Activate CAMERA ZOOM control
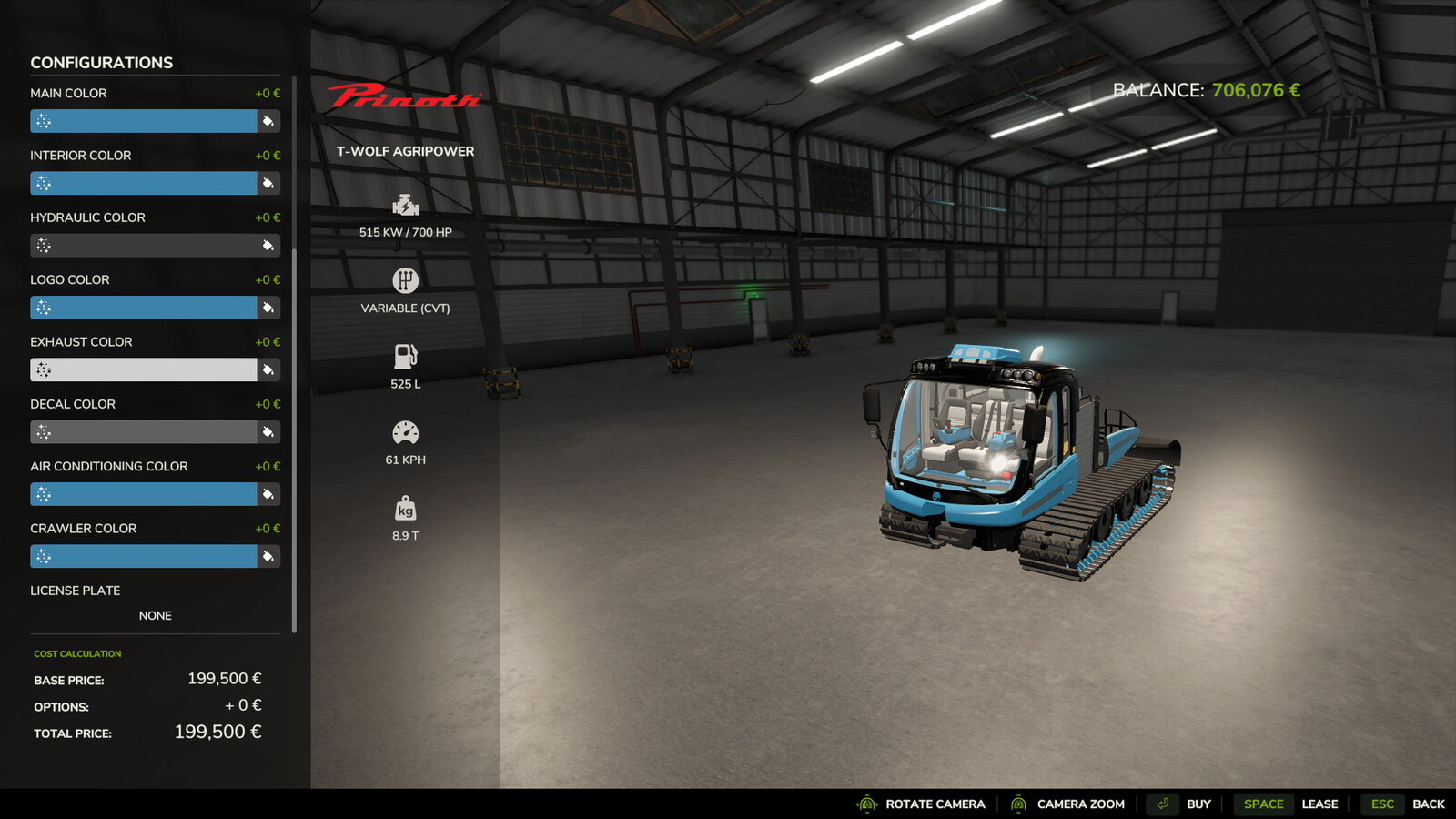 tap(1079, 804)
